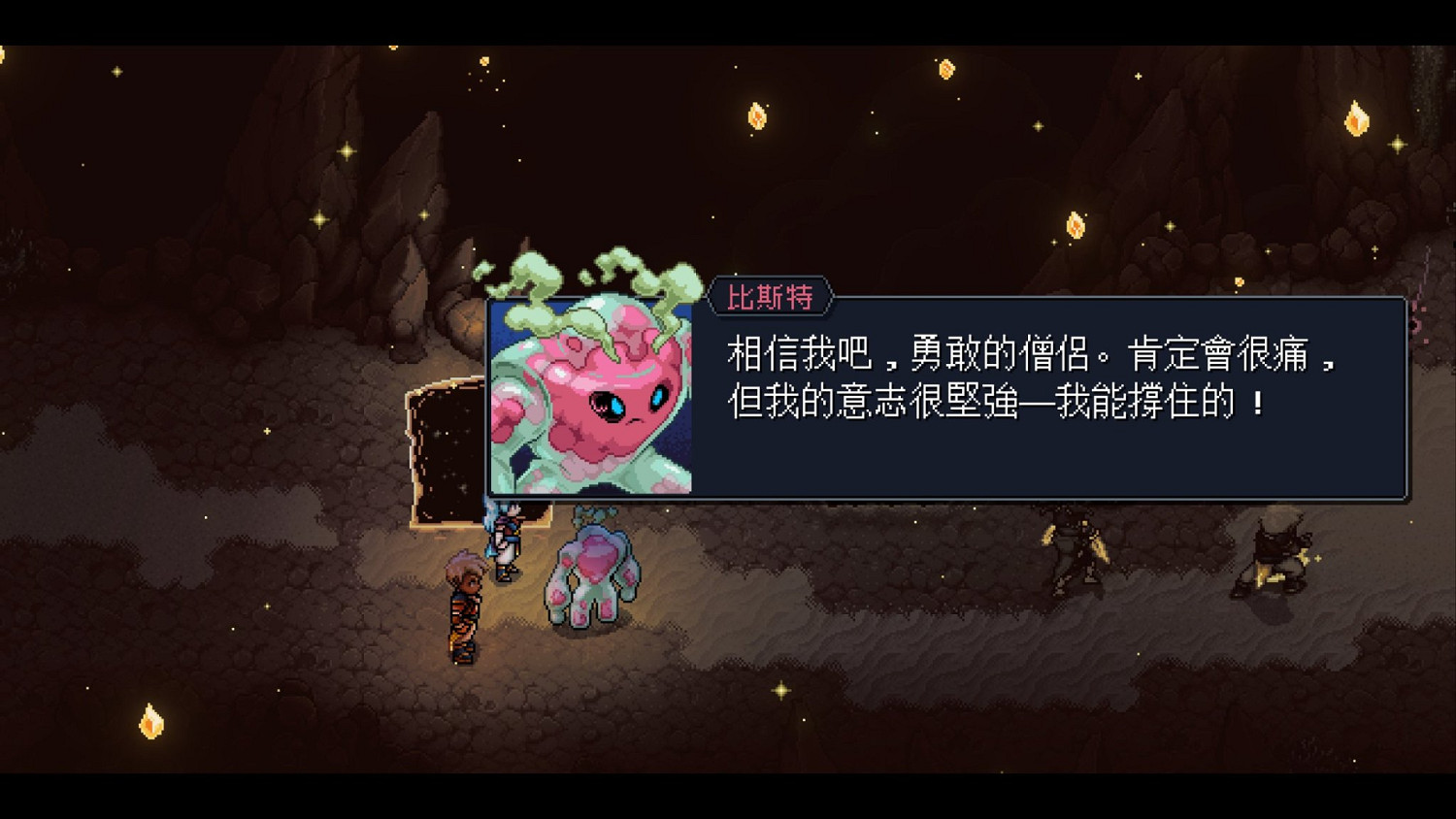Click the dialogue line about 勇敢的僧侶
The width and height of the screenshot is (1456, 819).
click(x=1029, y=355)
